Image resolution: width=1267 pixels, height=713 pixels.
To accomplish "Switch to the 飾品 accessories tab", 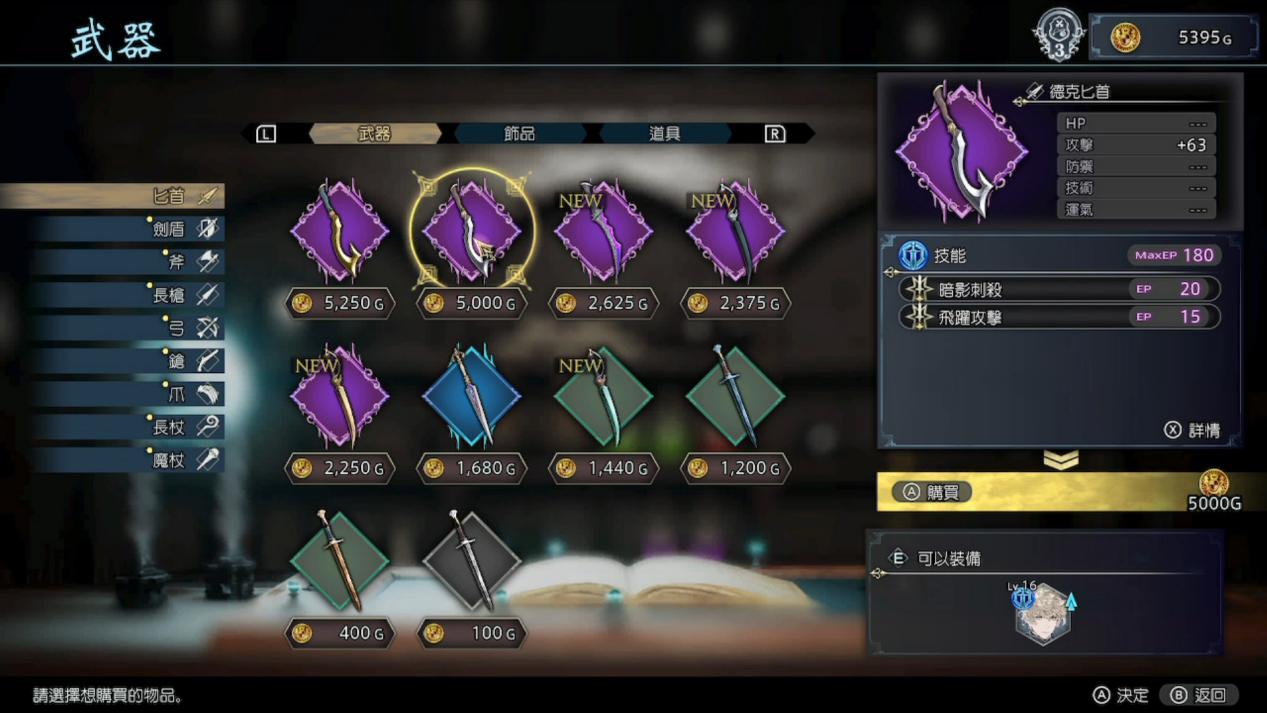I will point(519,133).
